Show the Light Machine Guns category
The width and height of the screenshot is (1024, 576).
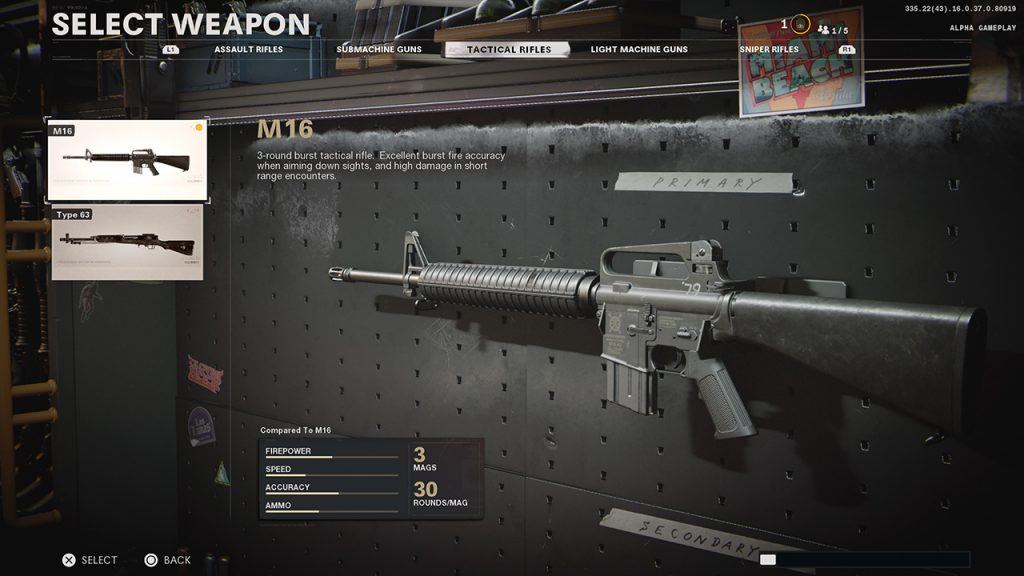(x=639, y=49)
